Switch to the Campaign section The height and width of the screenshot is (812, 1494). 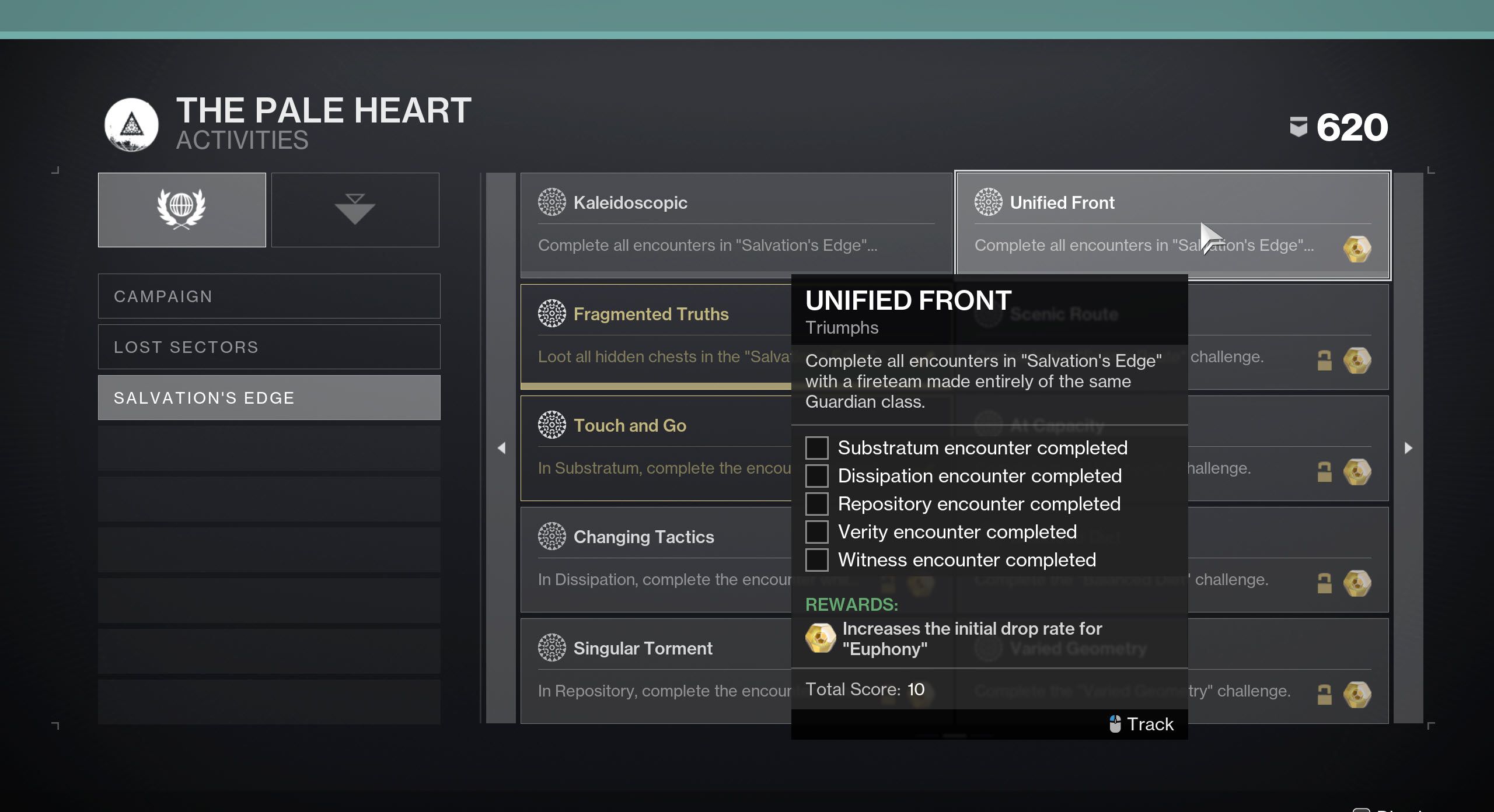(269, 296)
